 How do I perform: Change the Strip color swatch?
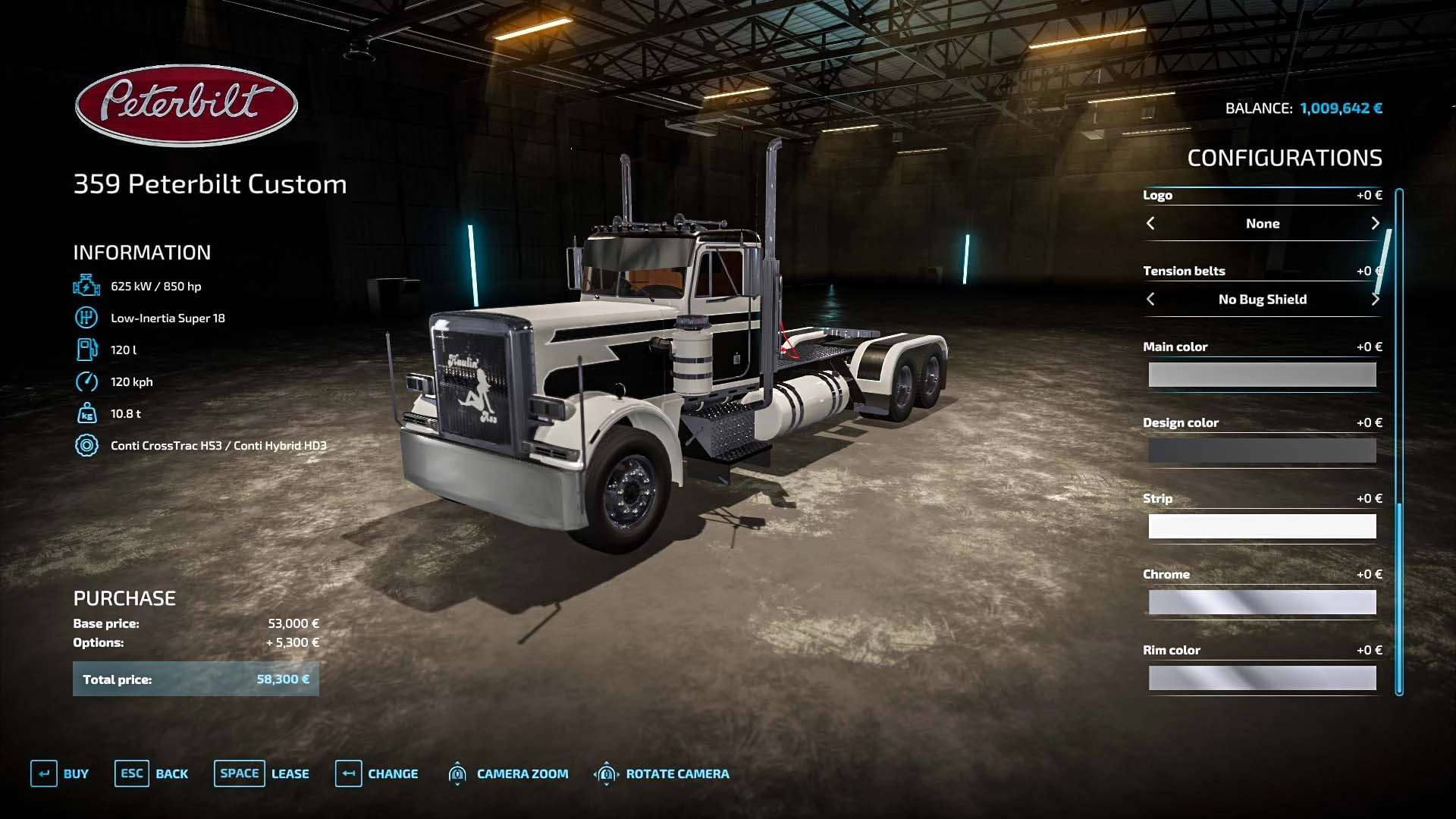[1262, 526]
